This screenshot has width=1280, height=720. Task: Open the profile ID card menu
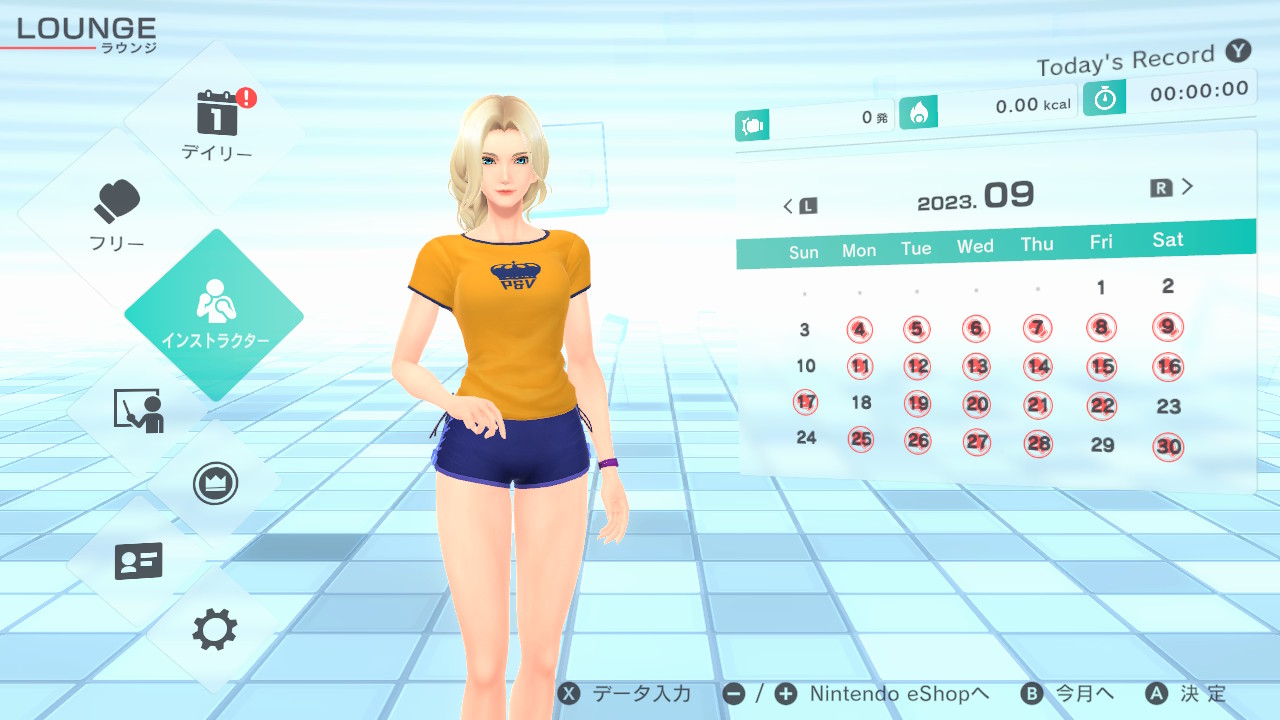[x=138, y=561]
